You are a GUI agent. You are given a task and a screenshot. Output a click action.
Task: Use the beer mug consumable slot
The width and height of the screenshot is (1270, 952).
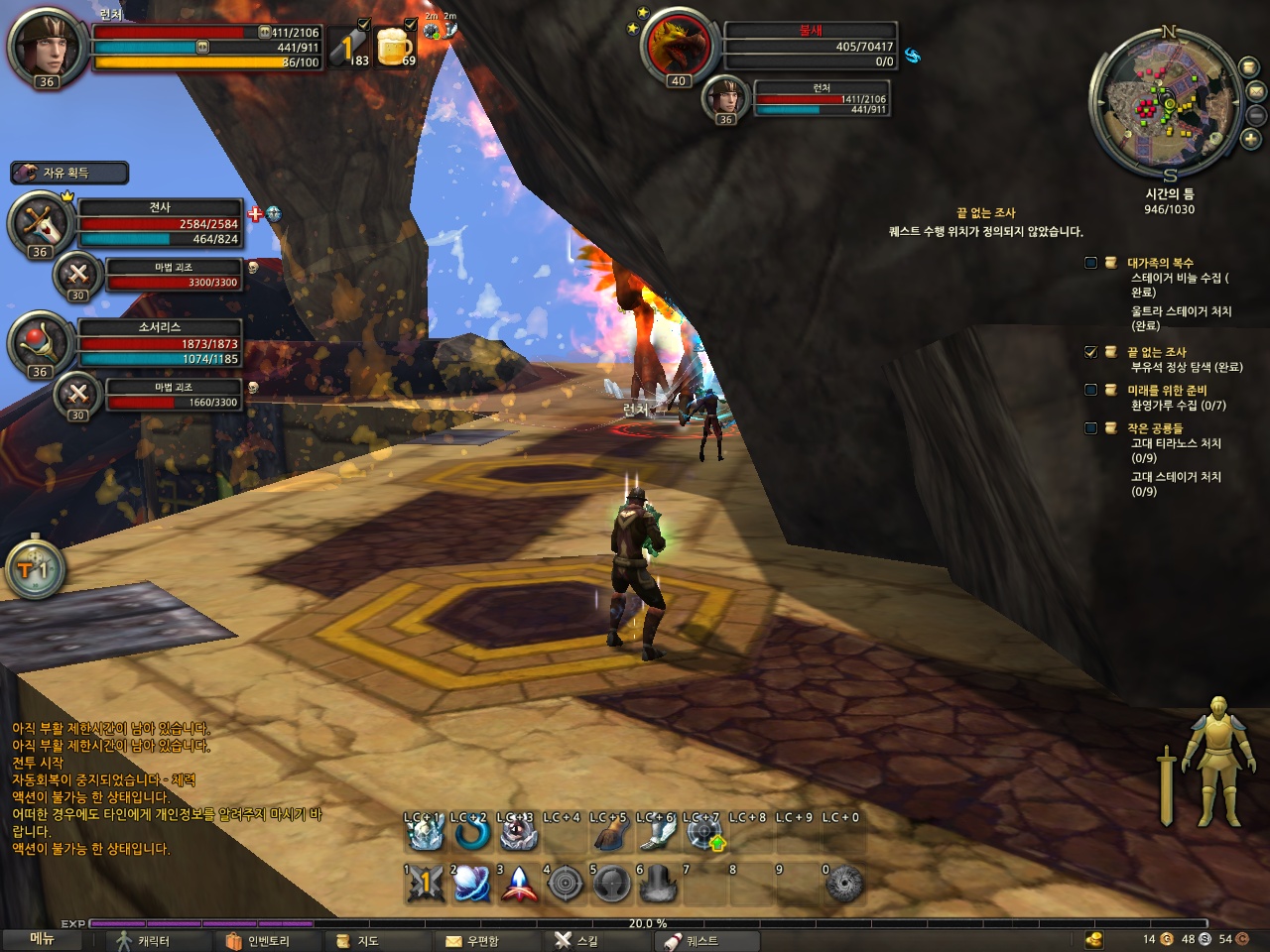395,46
